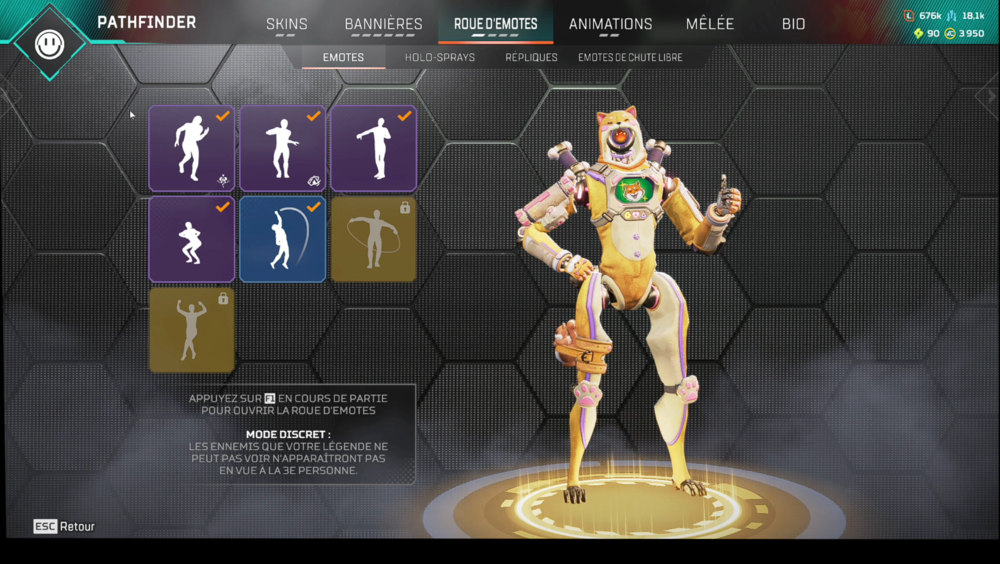Open the Mêlée tab

[710, 24]
